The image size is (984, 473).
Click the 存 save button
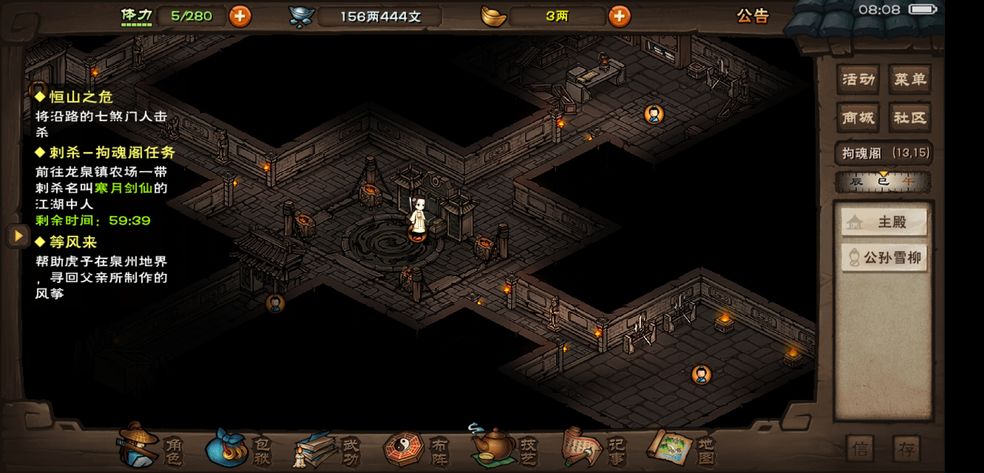point(907,447)
